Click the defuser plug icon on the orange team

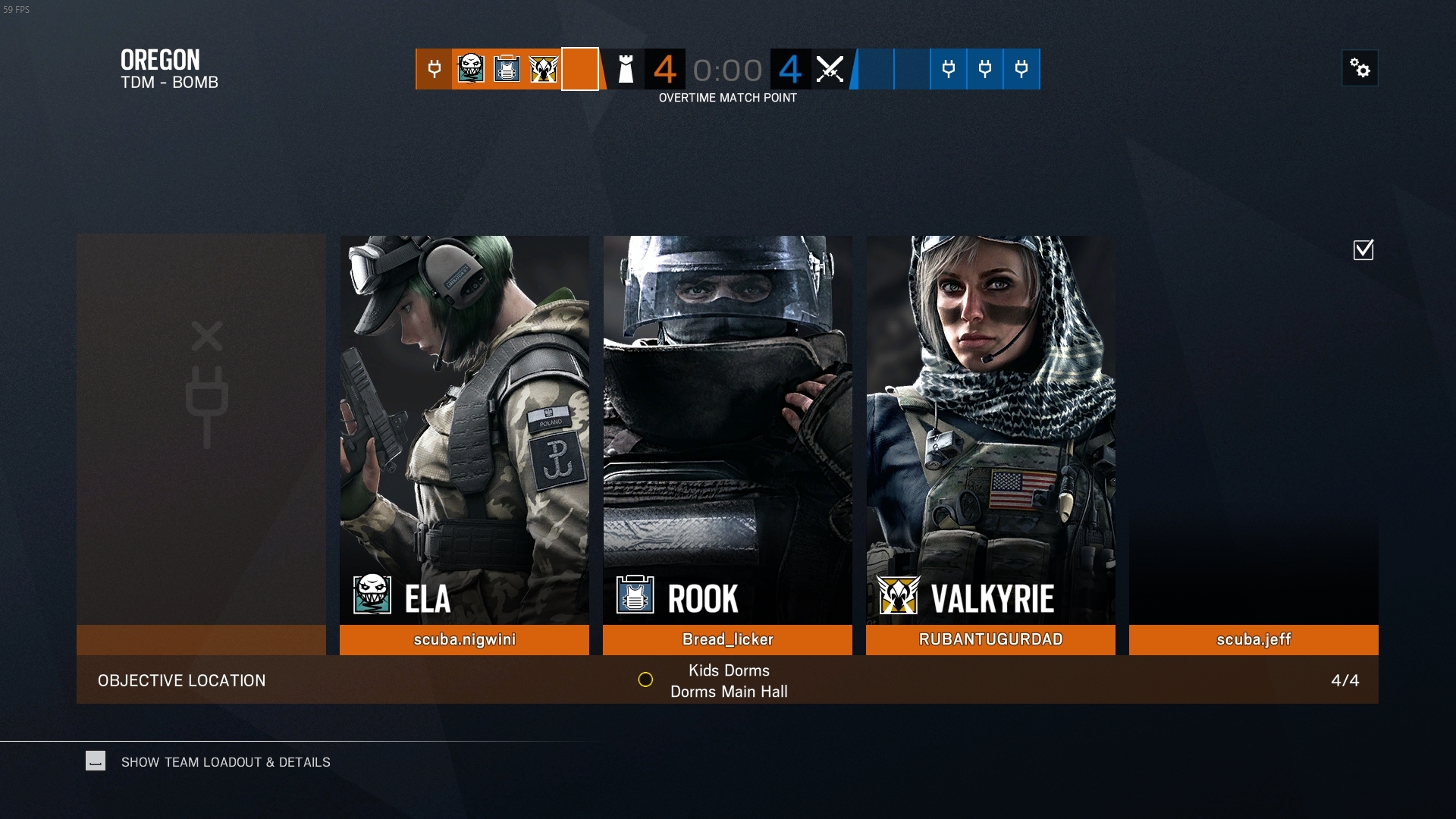click(434, 69)
